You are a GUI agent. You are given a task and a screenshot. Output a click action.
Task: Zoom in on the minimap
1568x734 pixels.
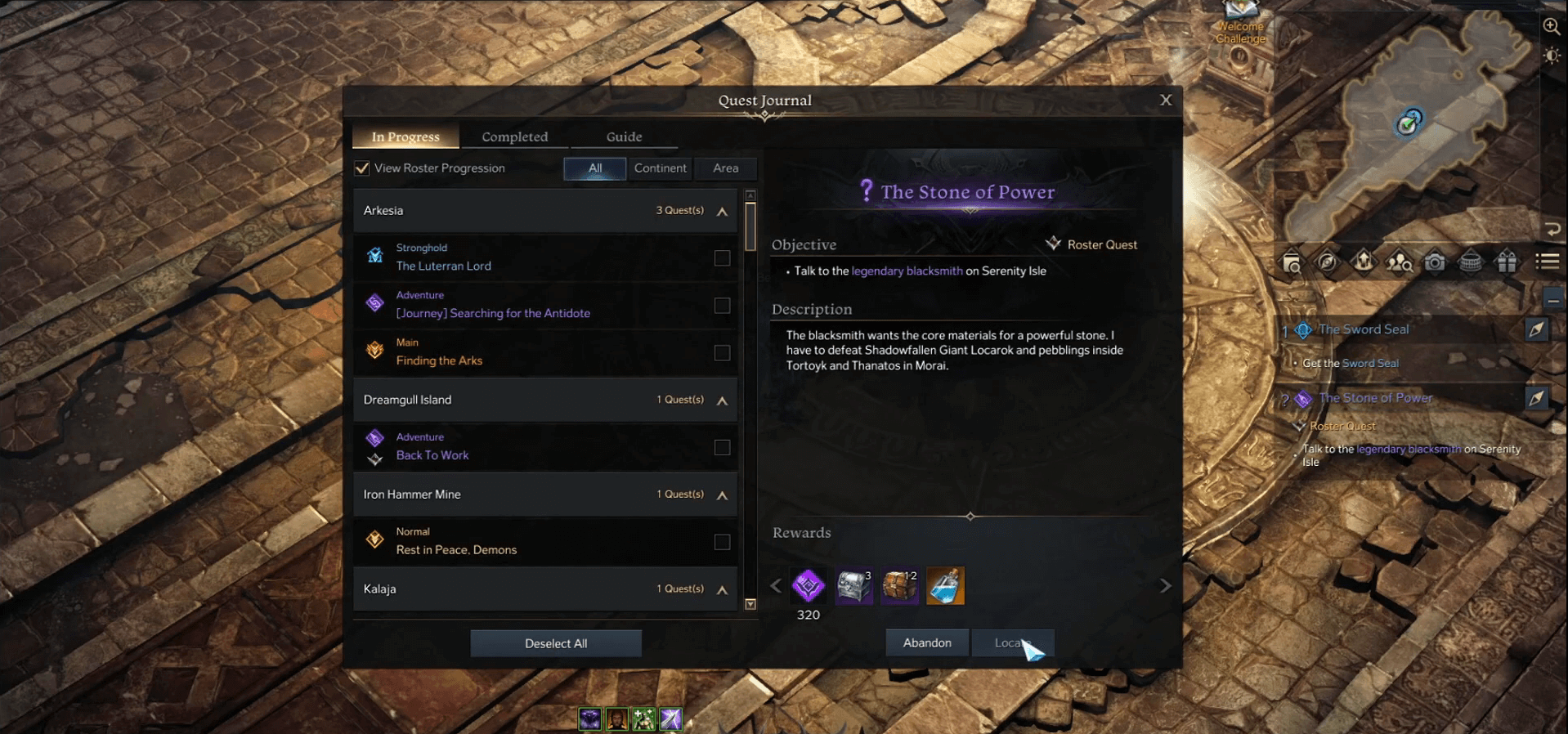click(1551, 26)
